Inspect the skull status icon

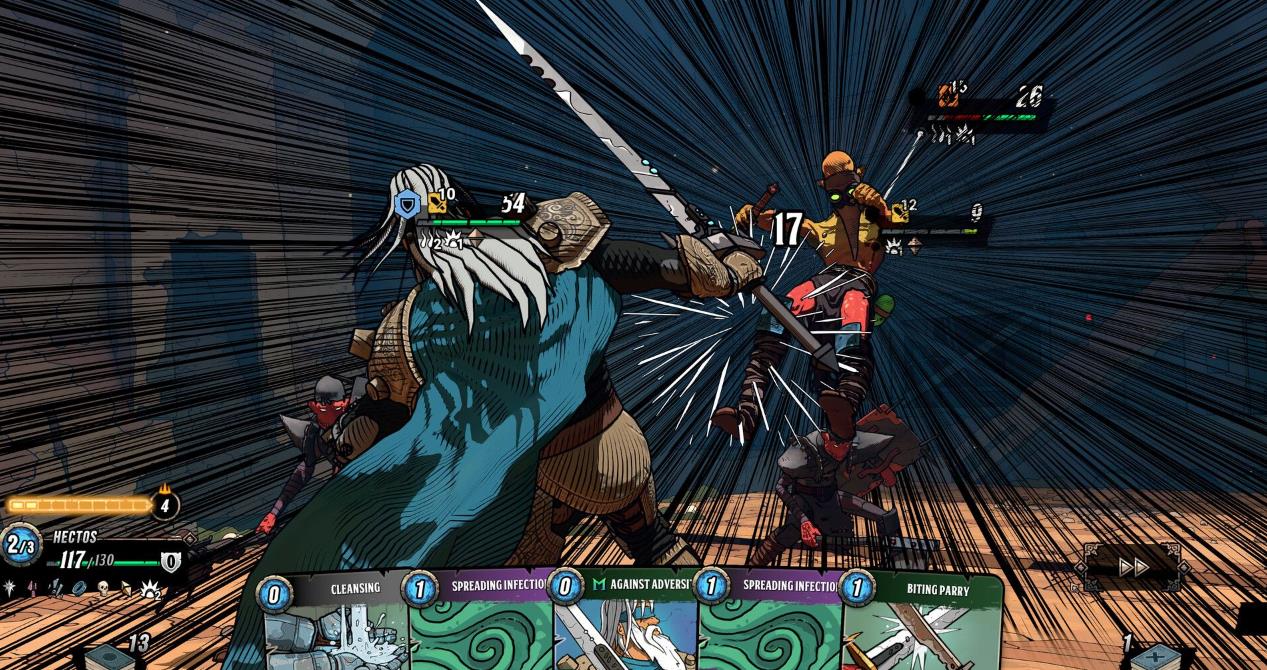click(102, 588)
